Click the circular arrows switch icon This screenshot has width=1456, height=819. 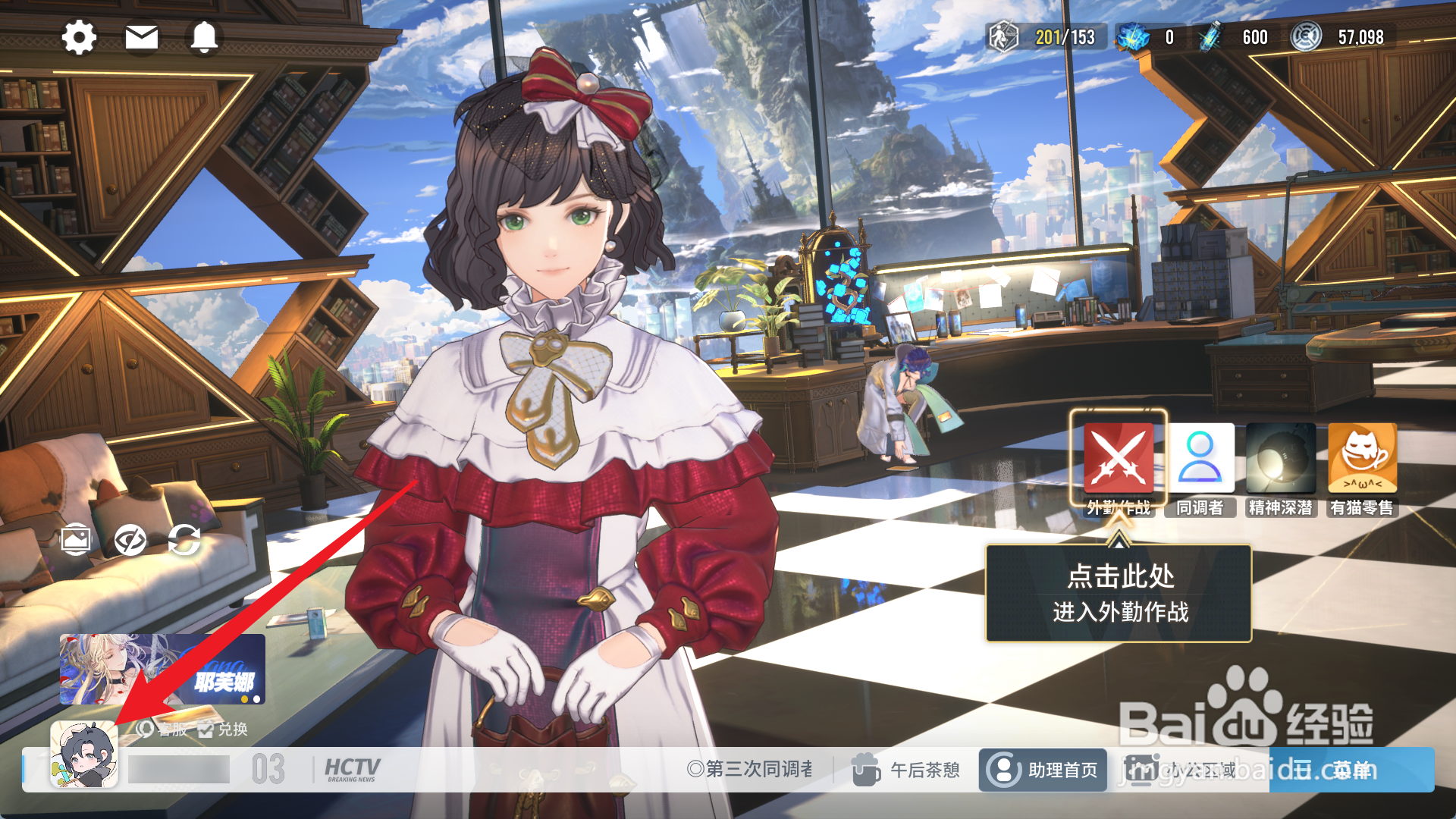[x=184, y=541]
